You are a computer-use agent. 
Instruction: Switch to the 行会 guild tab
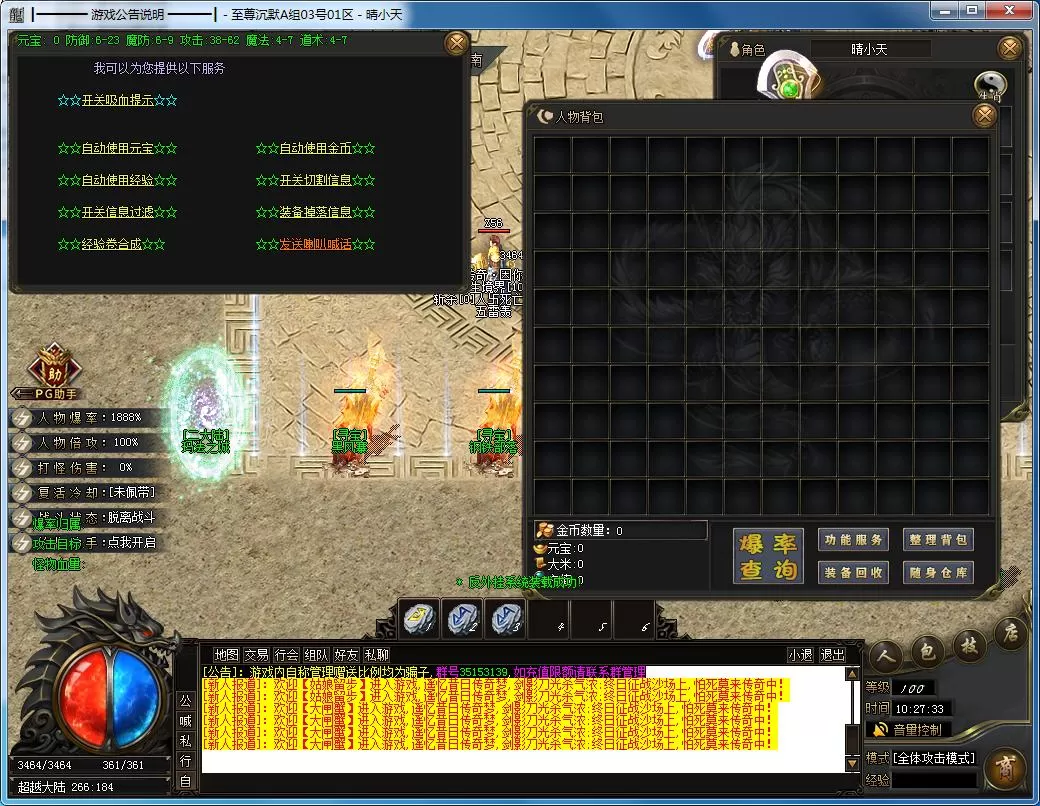pos(287,655)
